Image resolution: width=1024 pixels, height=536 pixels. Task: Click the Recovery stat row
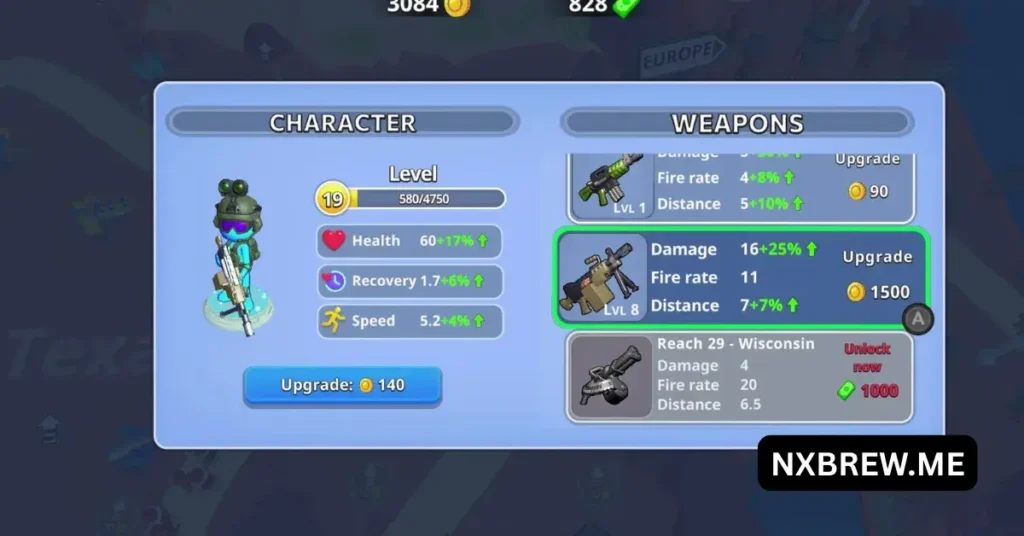[x=409, y=281]
